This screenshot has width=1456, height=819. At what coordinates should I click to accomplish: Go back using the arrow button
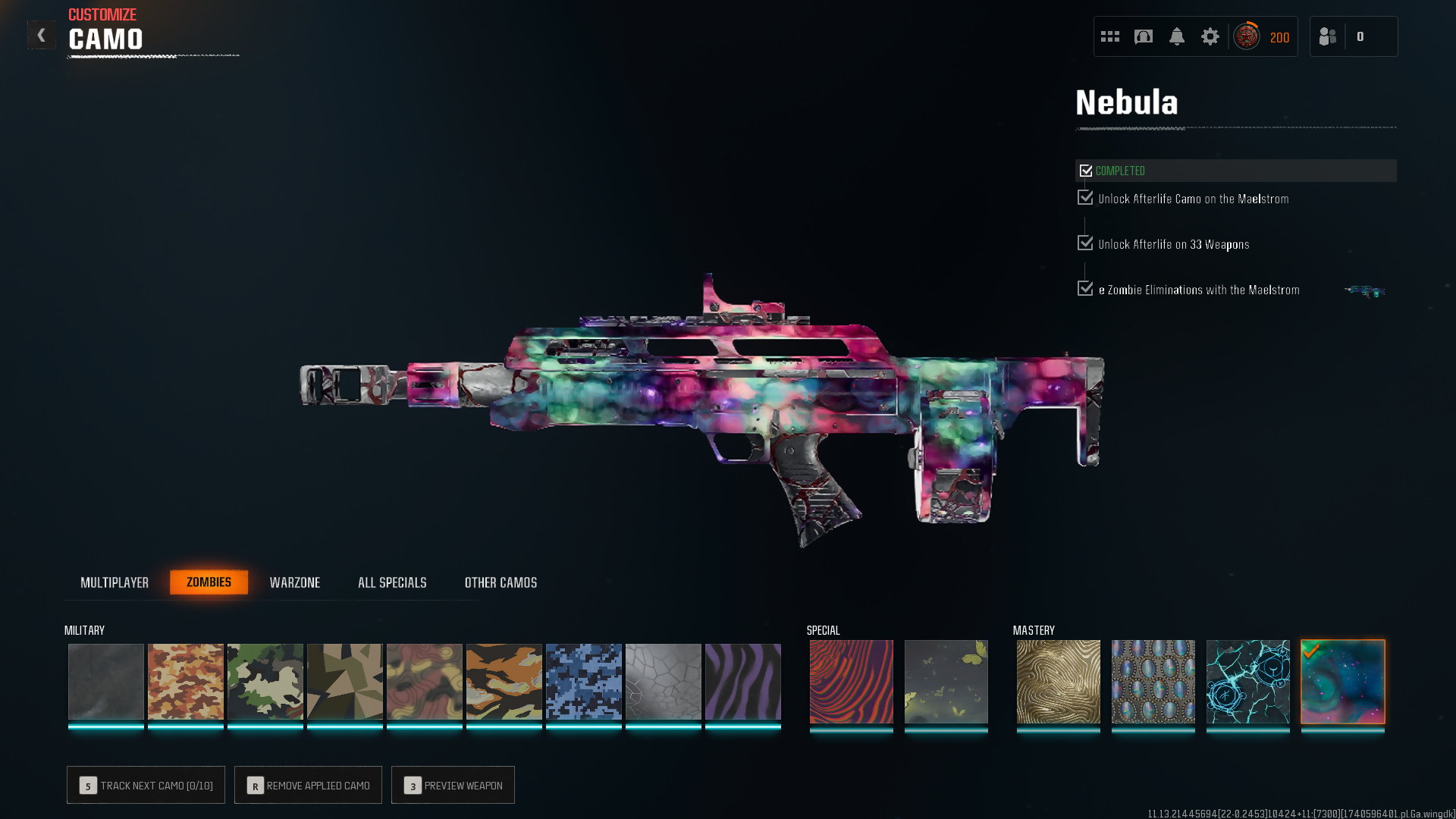[42, 35]
